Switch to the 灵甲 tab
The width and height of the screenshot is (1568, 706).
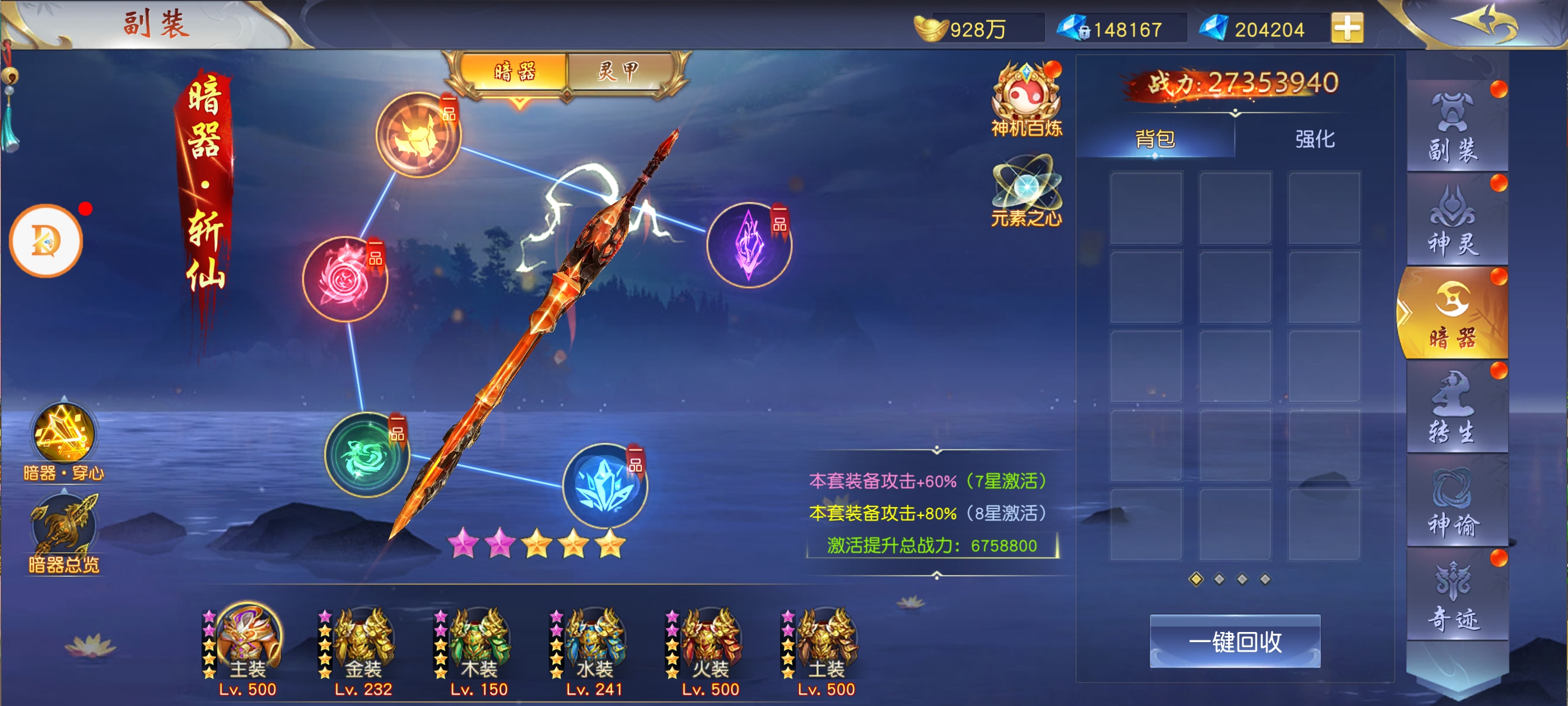(x=619, y=72)
